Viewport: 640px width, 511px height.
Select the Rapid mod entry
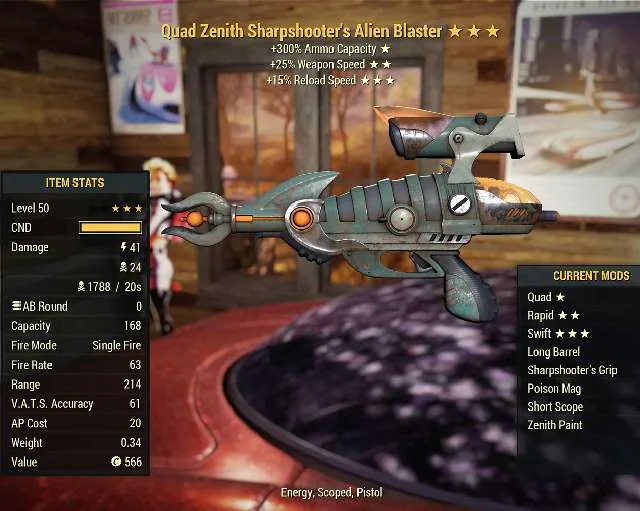coord(553,315)
